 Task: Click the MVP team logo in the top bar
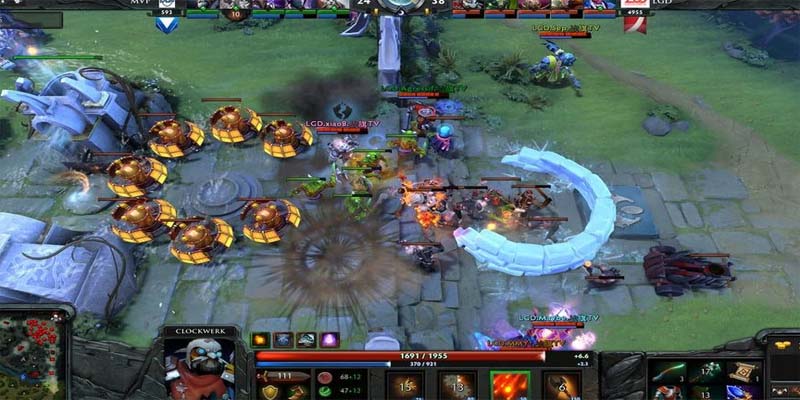click(x=167, y=22)
